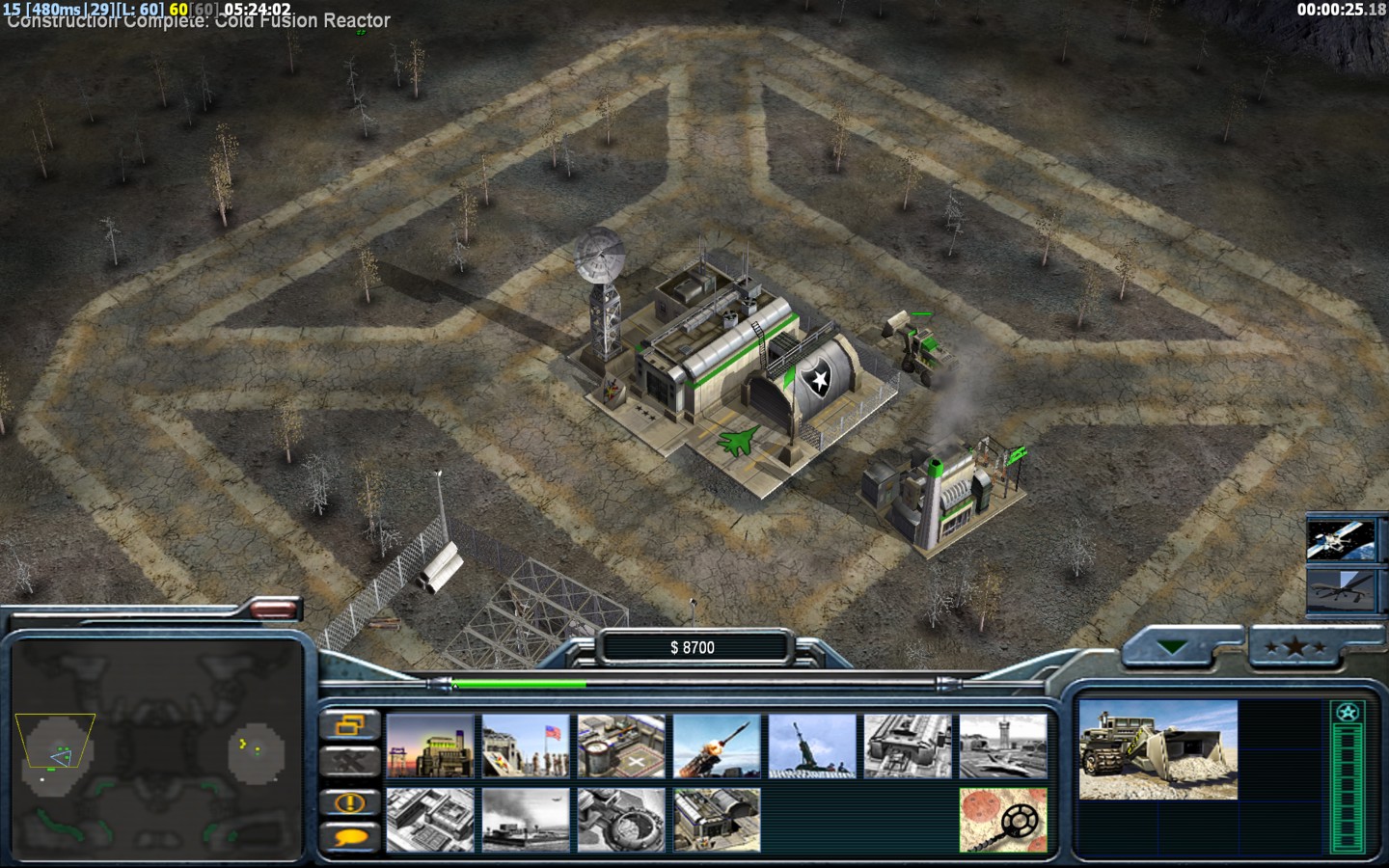Click the yellow exclamation mark button

tap(347, 801)
